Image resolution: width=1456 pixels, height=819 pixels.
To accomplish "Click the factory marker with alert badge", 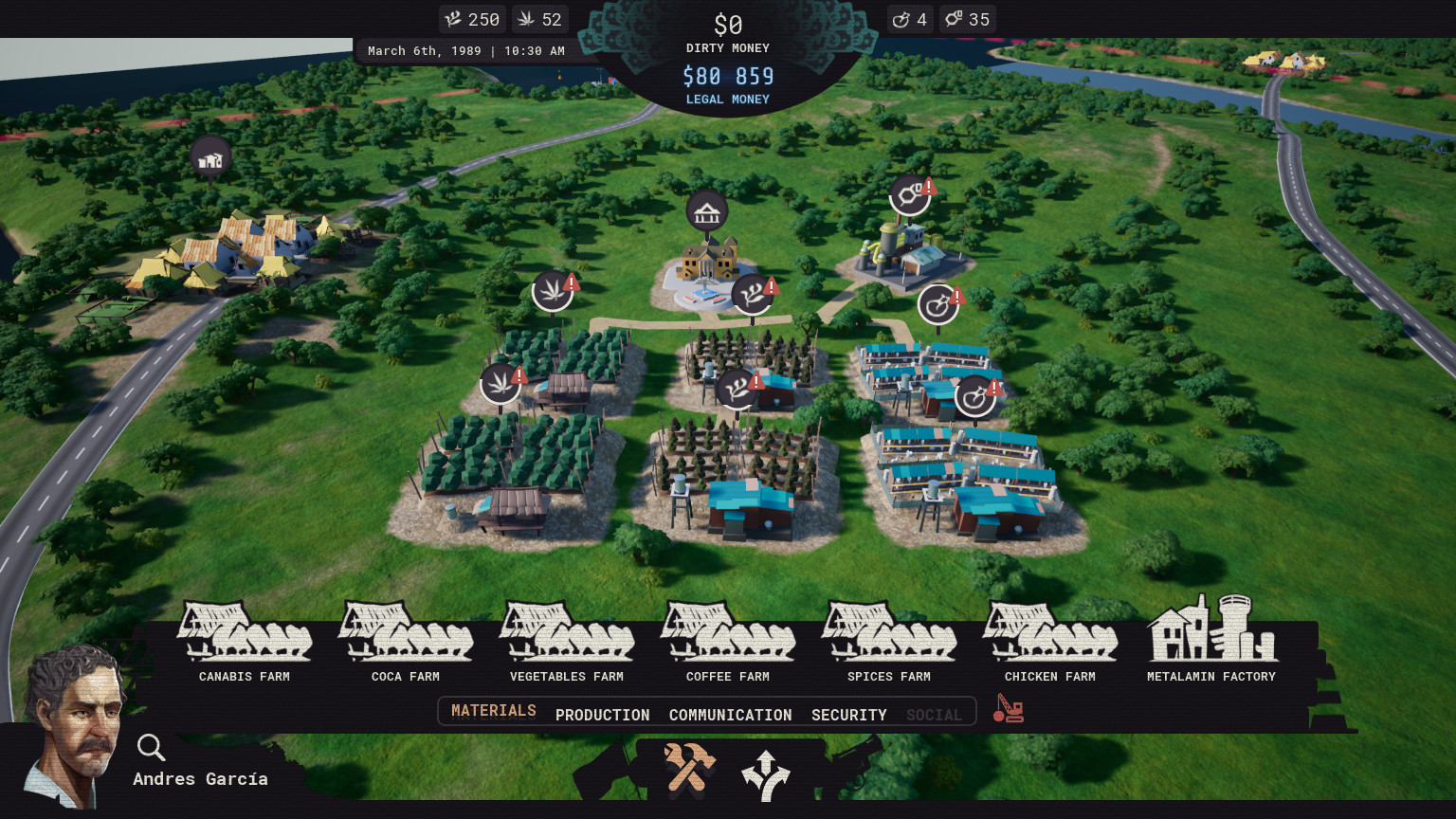I will click(x=910, y=194).
